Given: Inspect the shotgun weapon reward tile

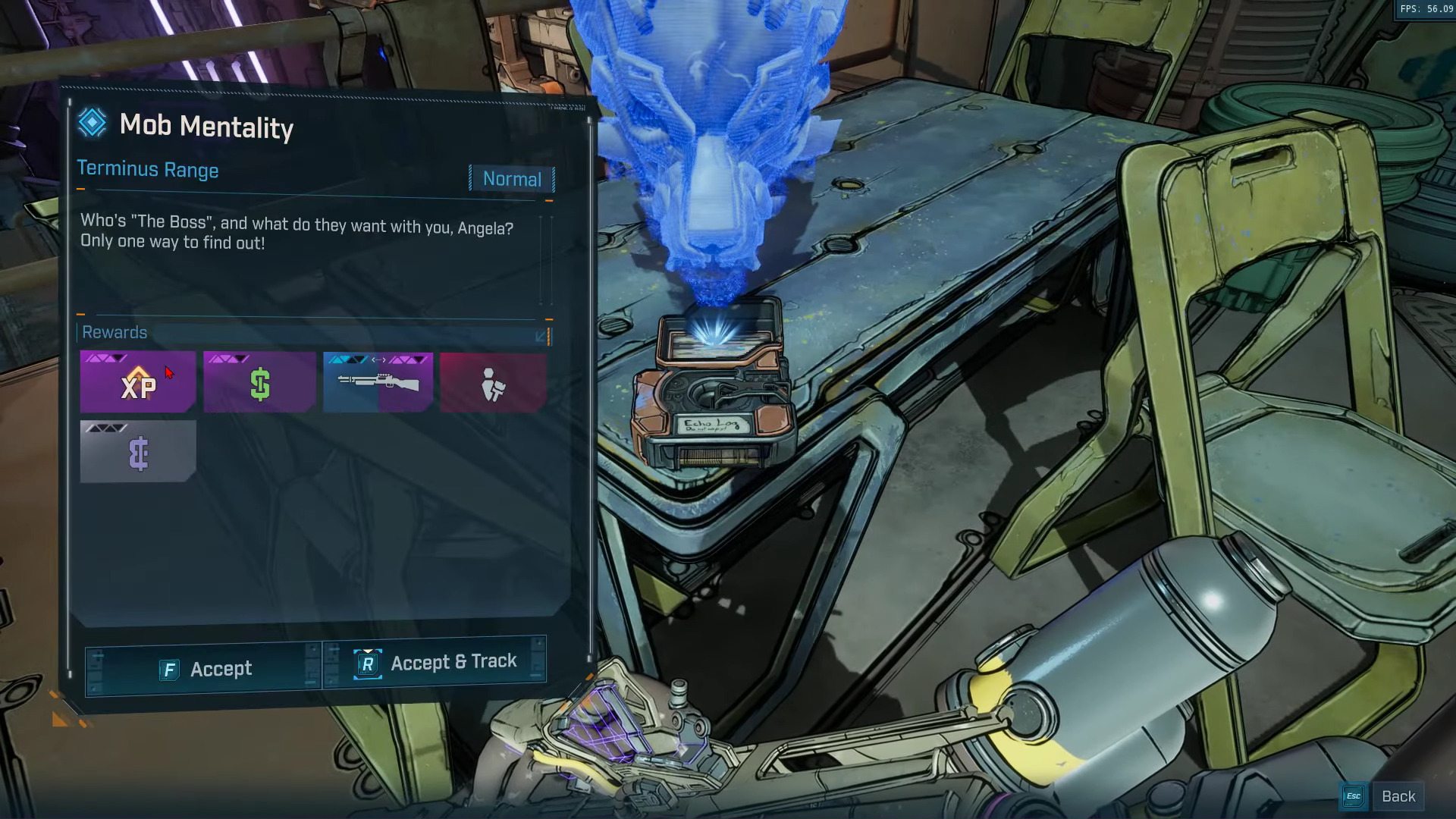Looking at the screenshot, I should [x=378, y=382].
